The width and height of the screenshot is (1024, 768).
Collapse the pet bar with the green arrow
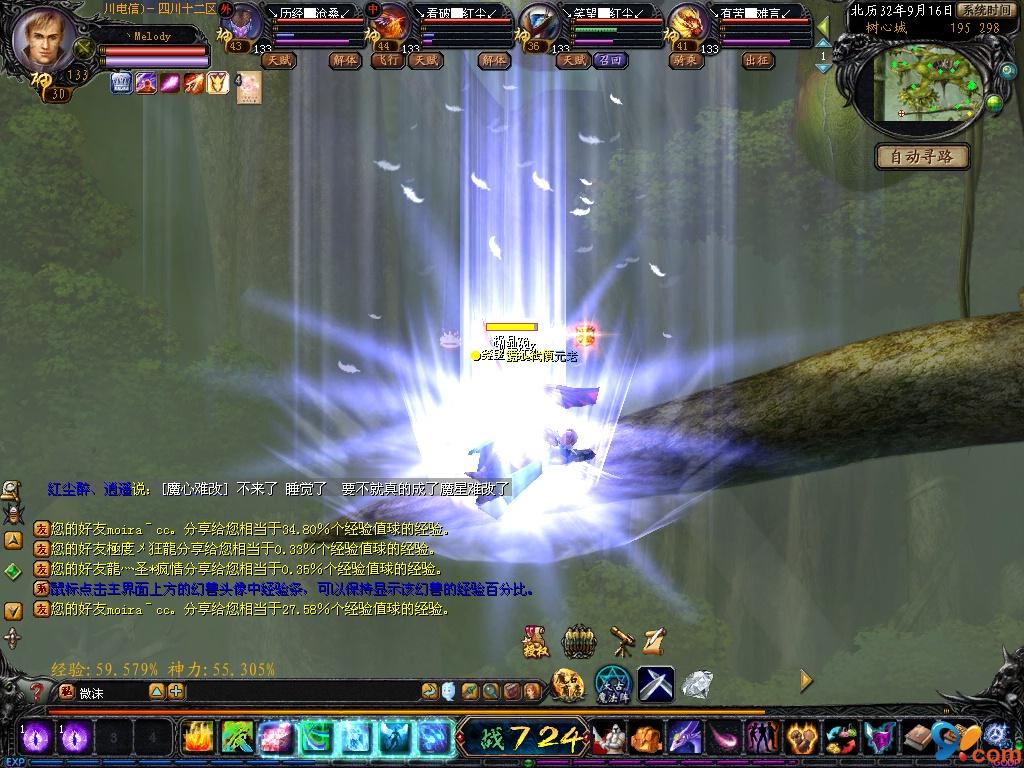pyautogui.click(x=823, y=27)
